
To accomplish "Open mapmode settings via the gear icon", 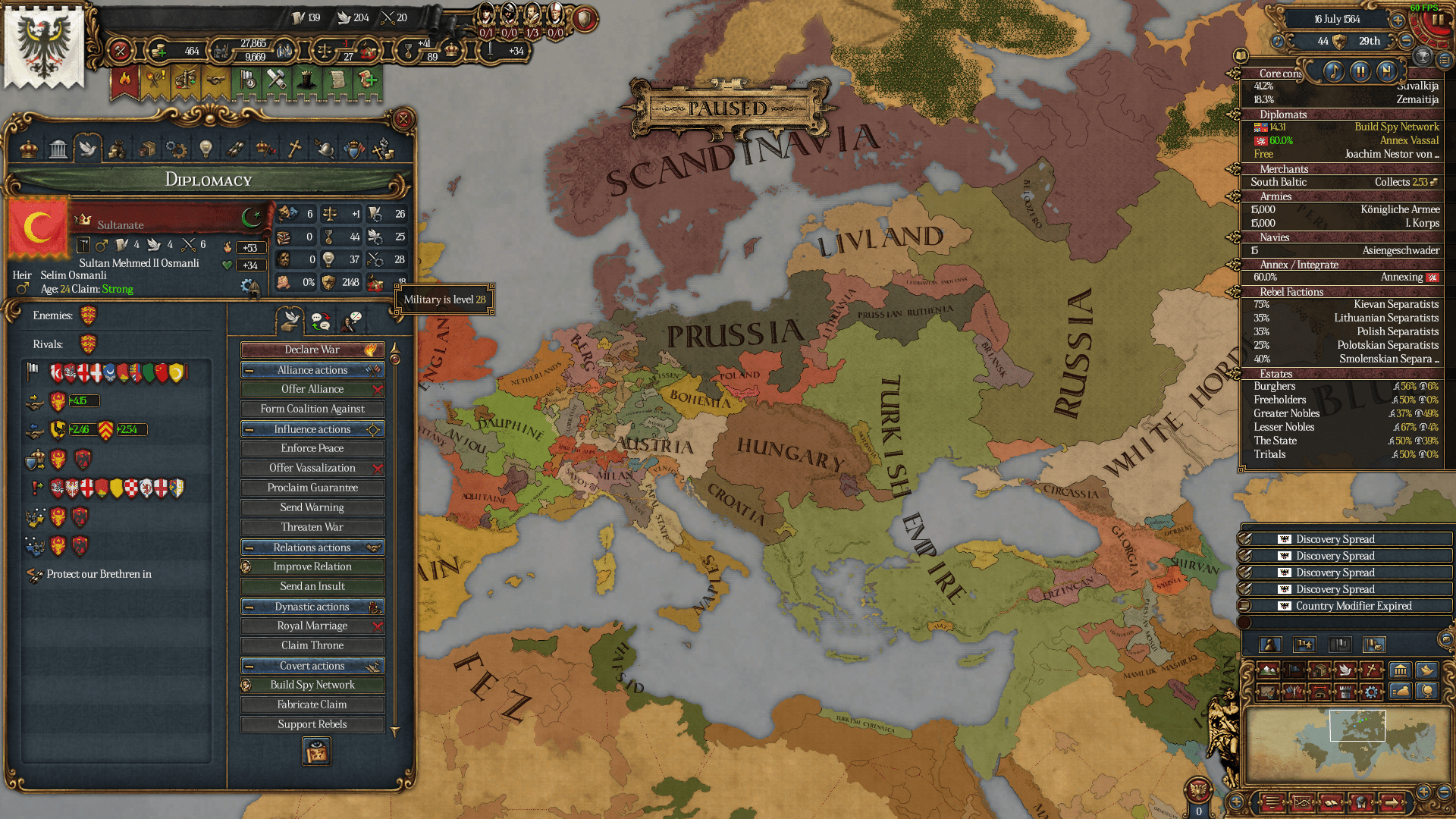I will click(1372, 693).
